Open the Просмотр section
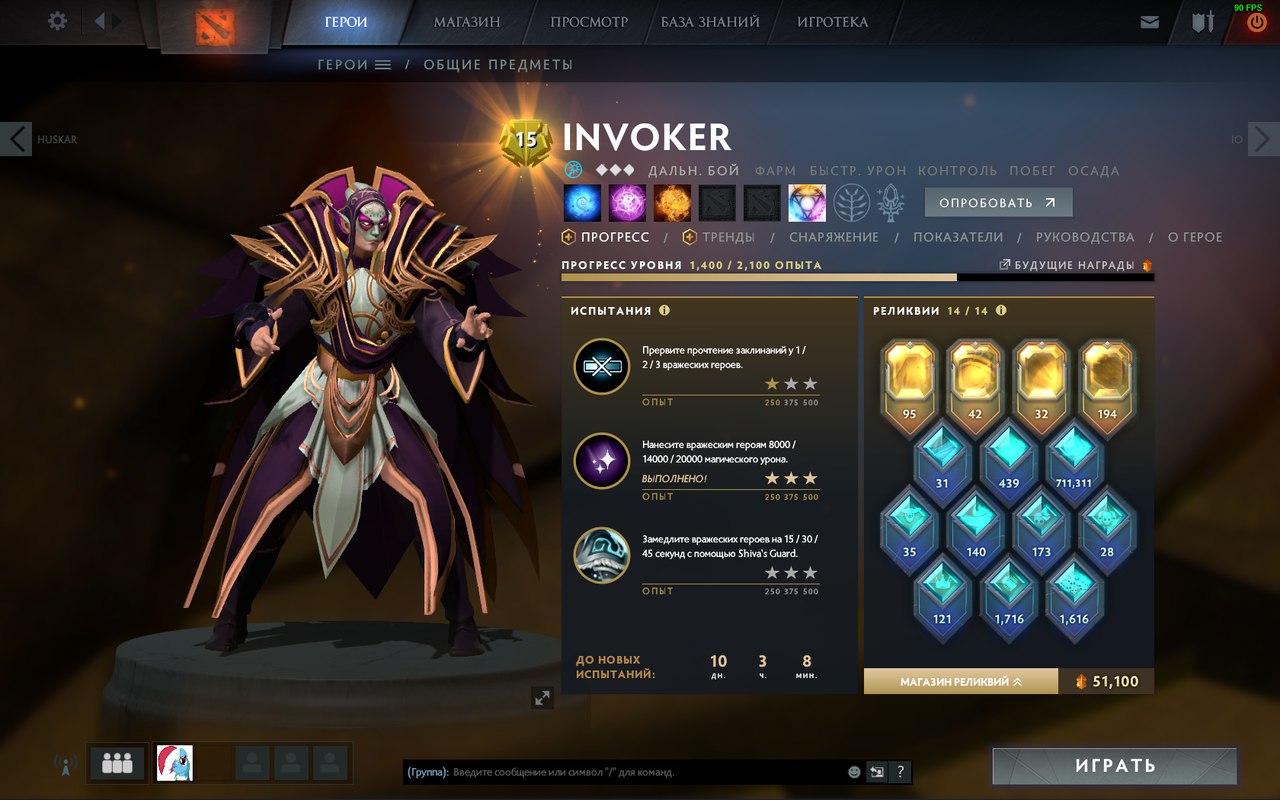The width and height of the screenshot is (1280, 800). [589, 22]
